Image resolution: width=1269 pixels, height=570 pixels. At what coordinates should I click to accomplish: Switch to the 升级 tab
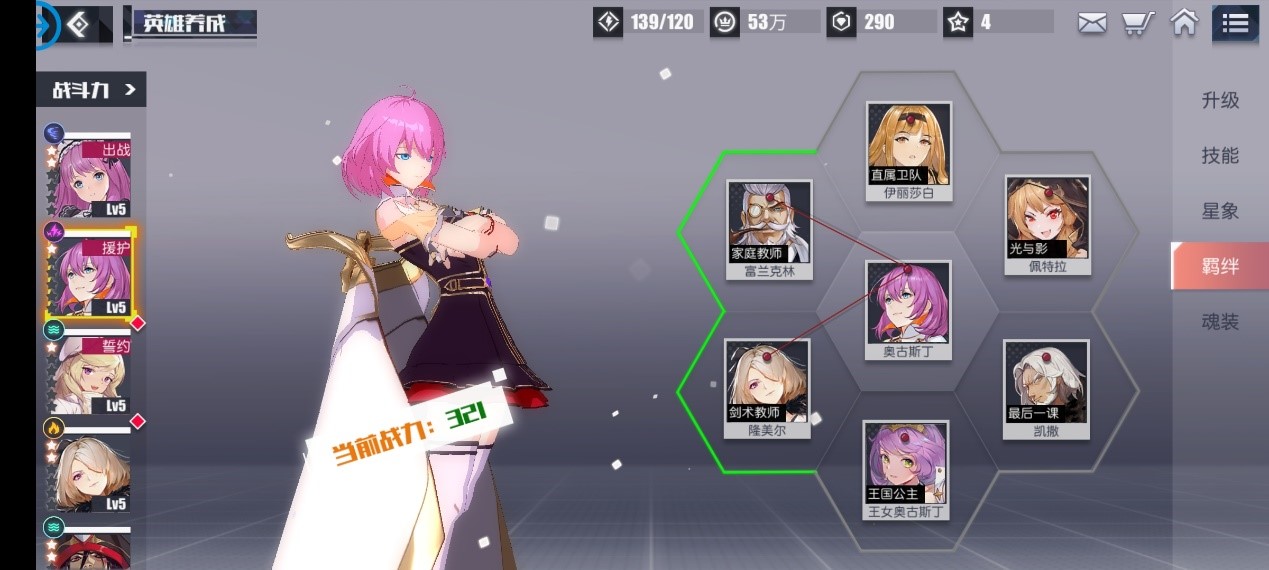(1220, 100)
